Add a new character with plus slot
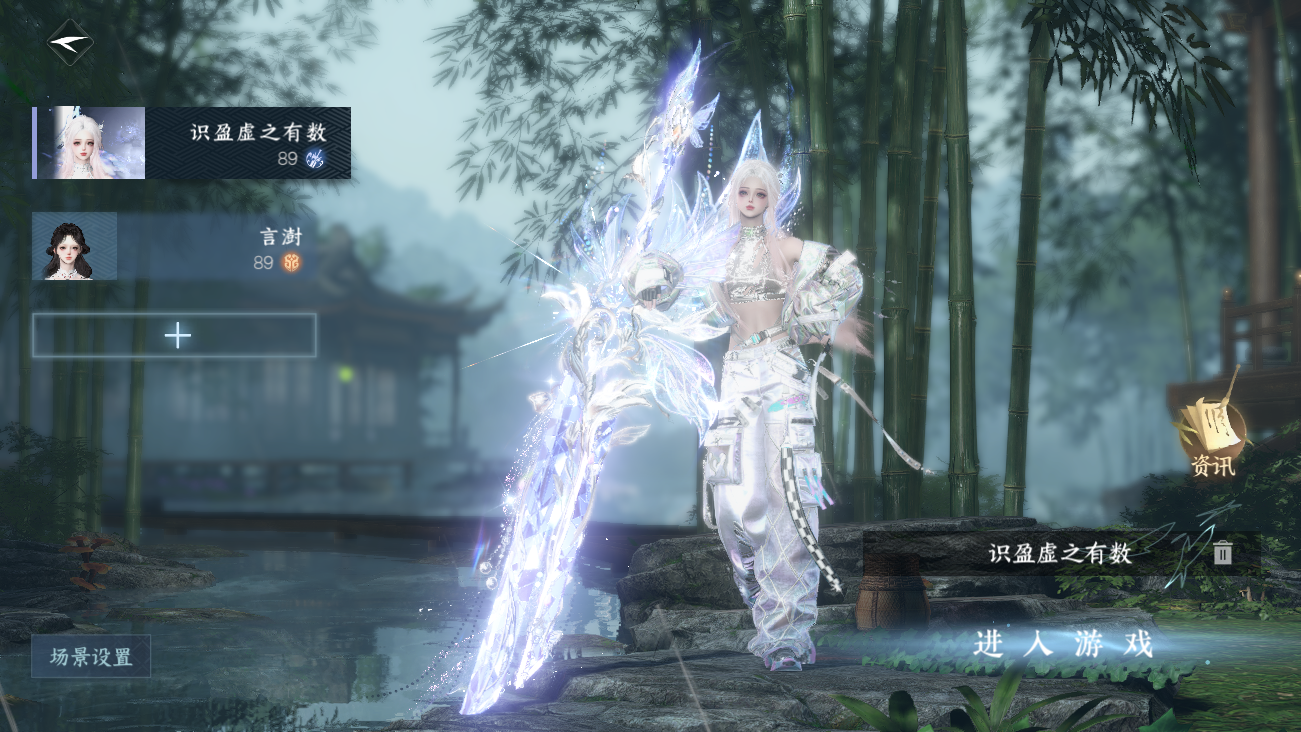This screenshot has width=1301, height=732. 175,335
